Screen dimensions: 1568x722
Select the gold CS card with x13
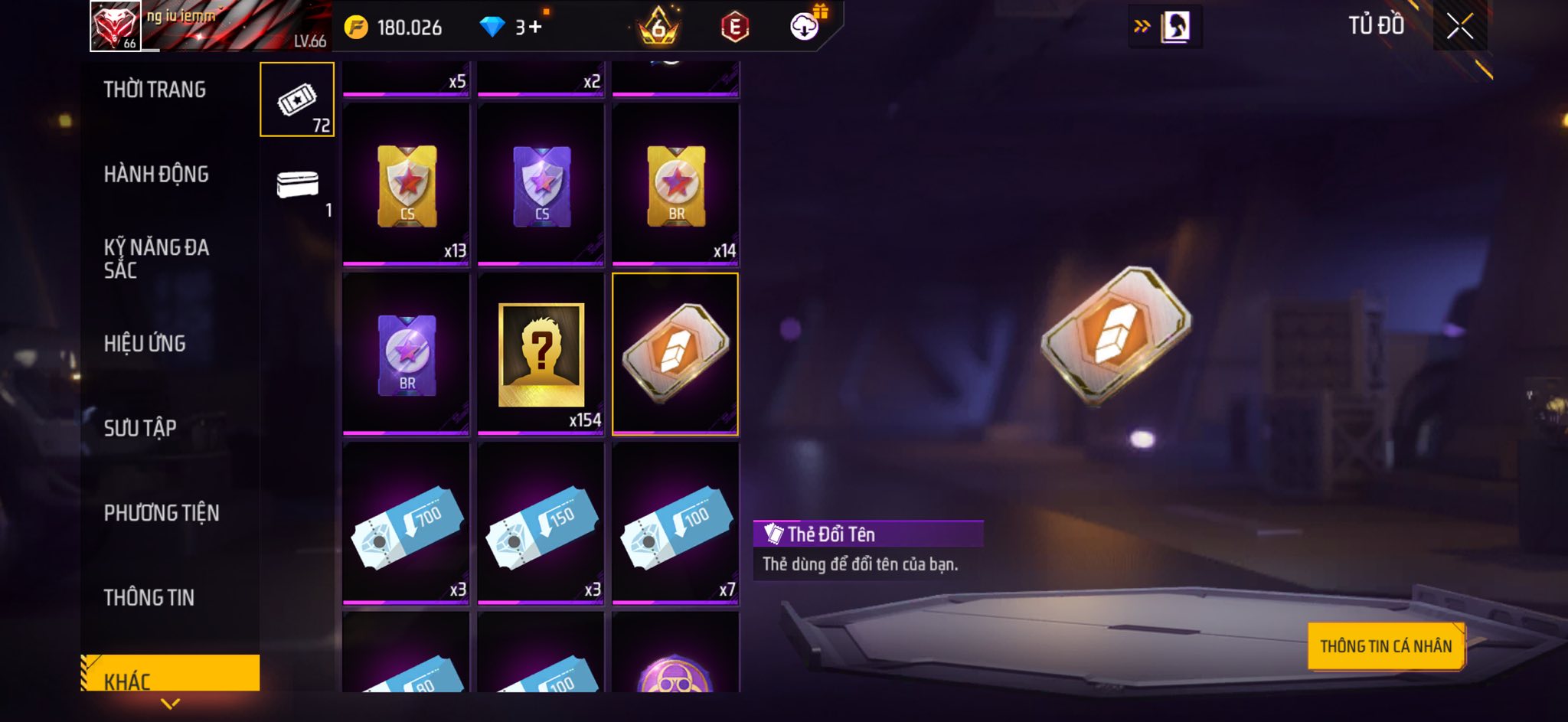407,185
